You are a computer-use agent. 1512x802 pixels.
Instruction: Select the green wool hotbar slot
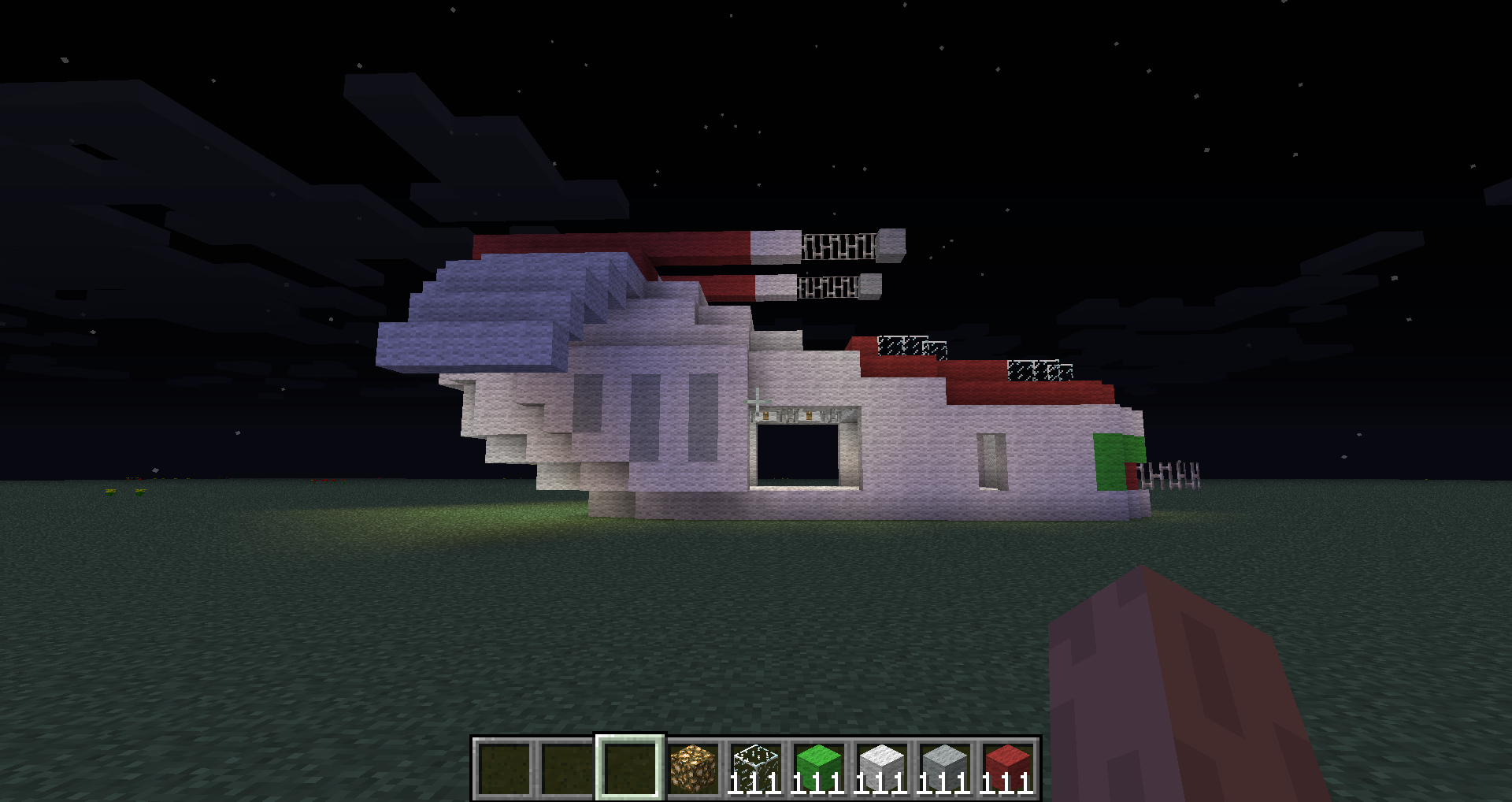pyautogui.click(x=819, y=768)
